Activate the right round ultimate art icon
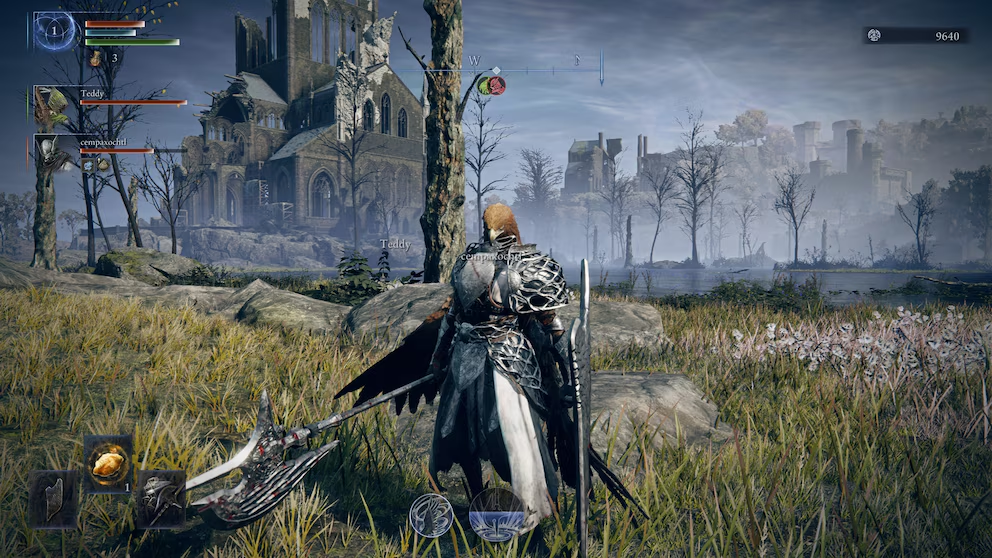The image size is (992, 558). (x=497, y=514)
